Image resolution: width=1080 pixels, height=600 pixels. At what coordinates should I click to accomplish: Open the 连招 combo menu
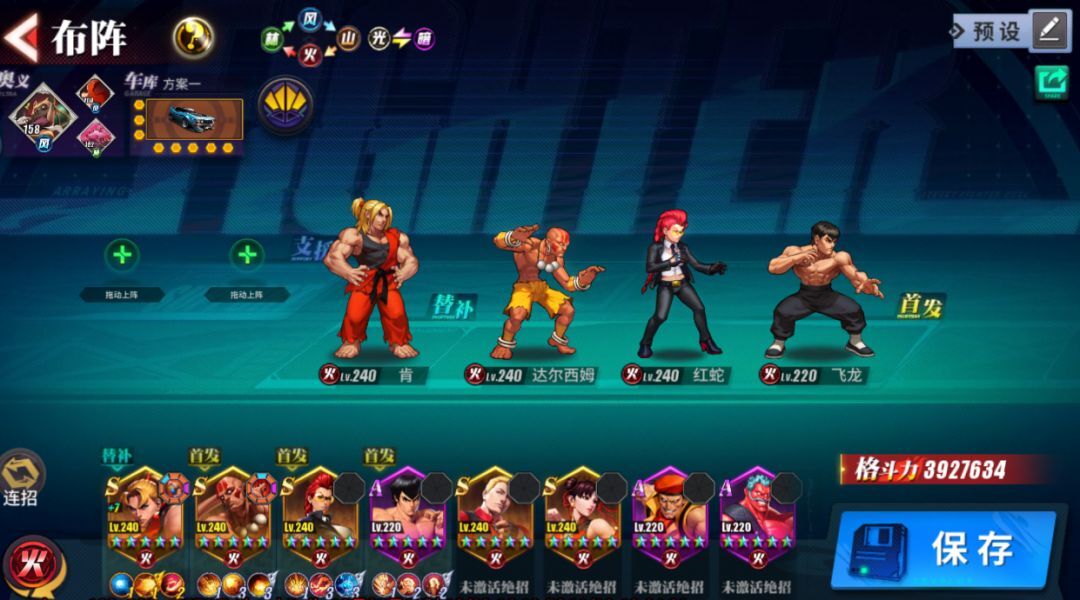[22, 478]
